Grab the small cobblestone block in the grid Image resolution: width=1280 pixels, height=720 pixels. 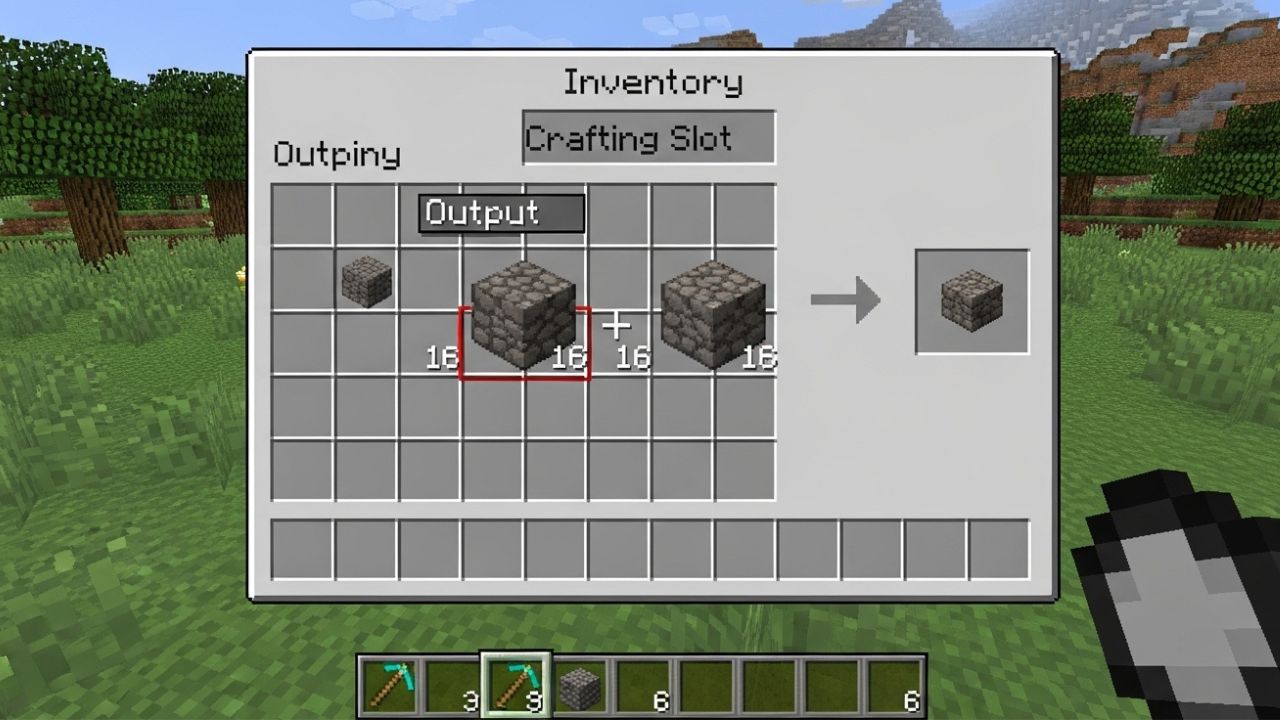point(367,281)
